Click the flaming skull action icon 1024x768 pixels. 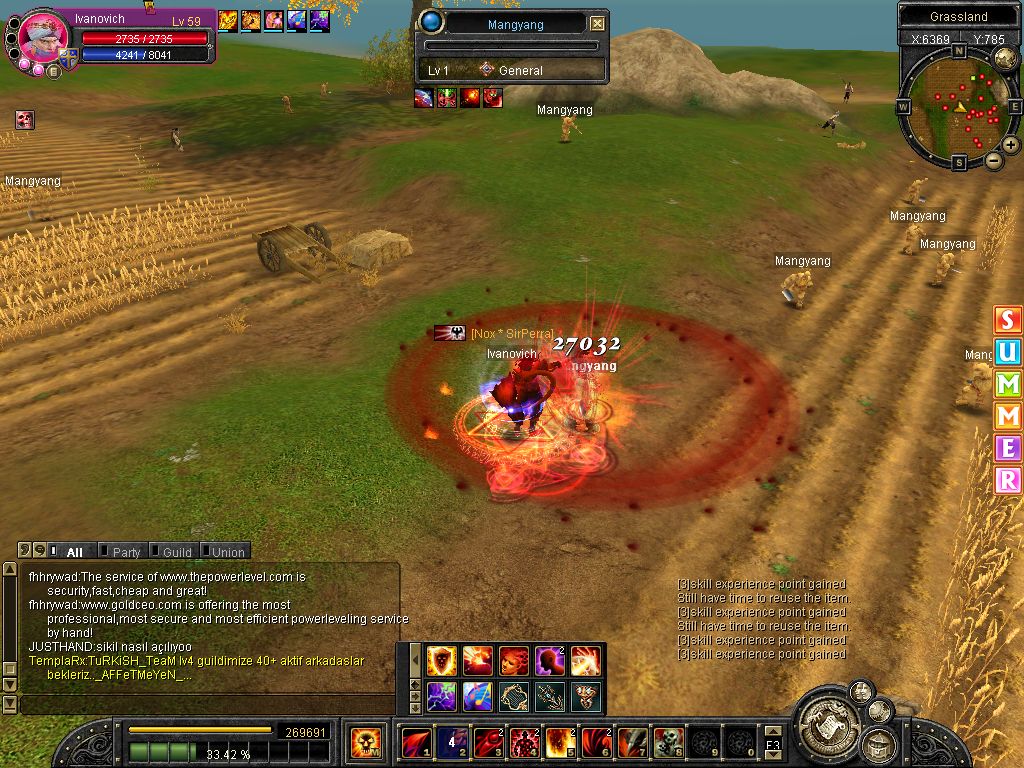coord(367,743)
